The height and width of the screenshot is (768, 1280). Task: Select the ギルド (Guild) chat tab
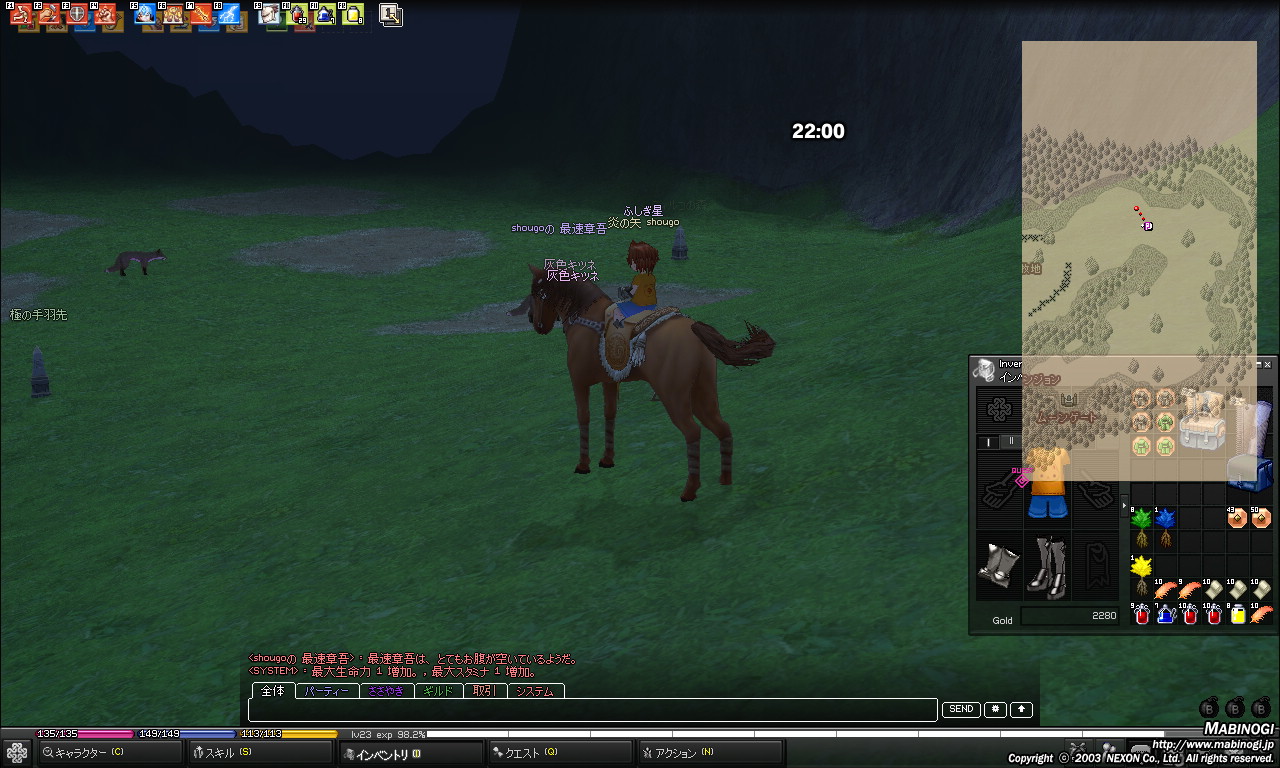coord(438,691)
